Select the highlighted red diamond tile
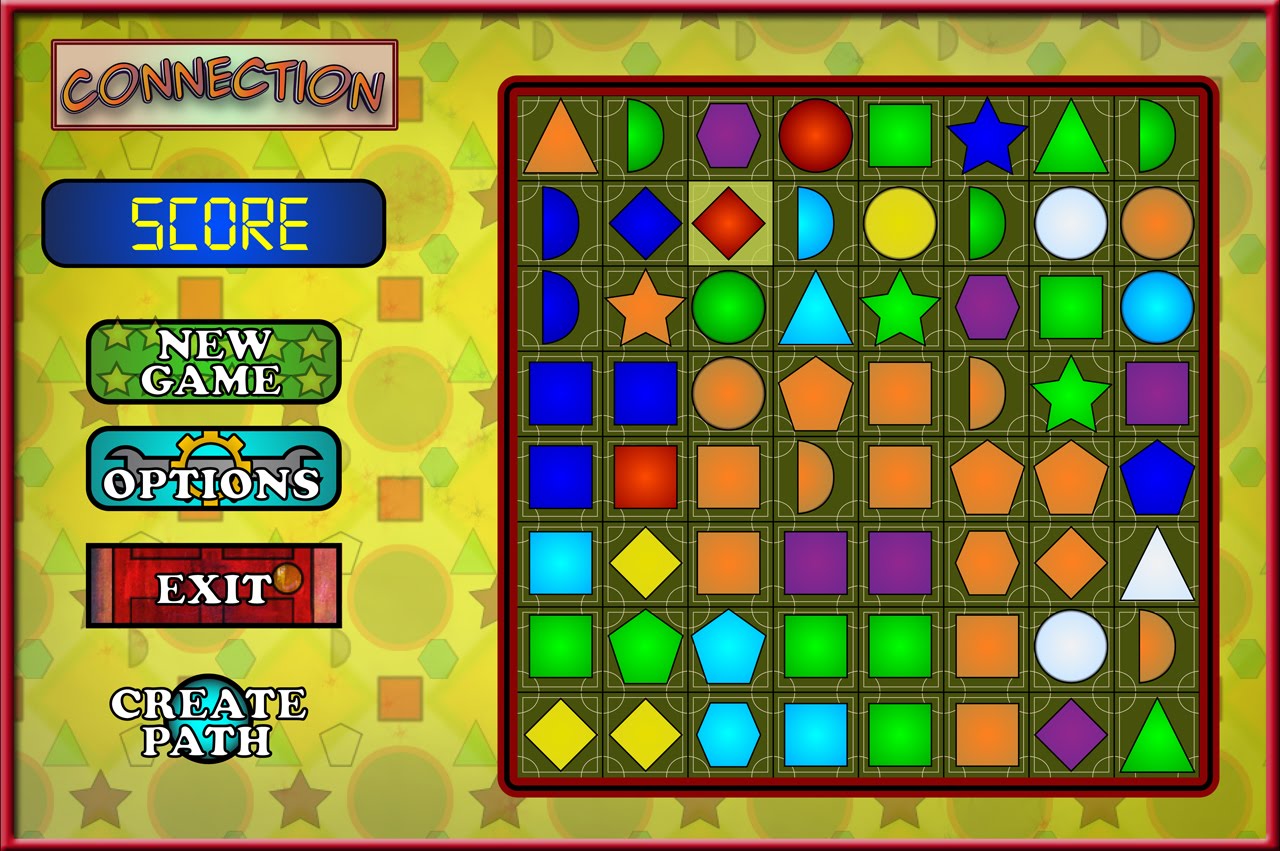Viewport: 1280px width, 851px height. tap(729, 222)
